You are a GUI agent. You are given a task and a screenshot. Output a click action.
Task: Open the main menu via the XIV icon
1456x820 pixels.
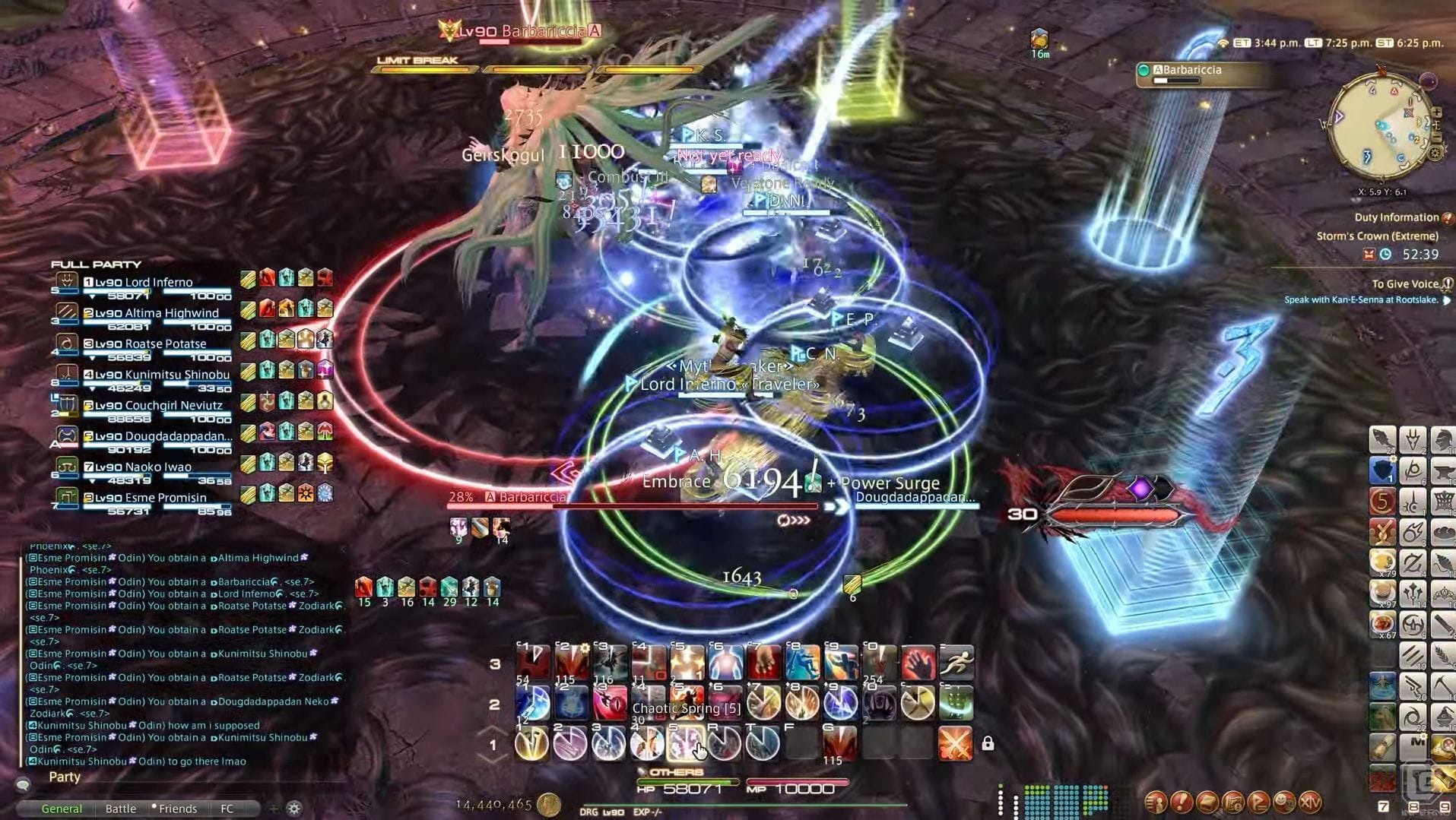pos(1311,802)
